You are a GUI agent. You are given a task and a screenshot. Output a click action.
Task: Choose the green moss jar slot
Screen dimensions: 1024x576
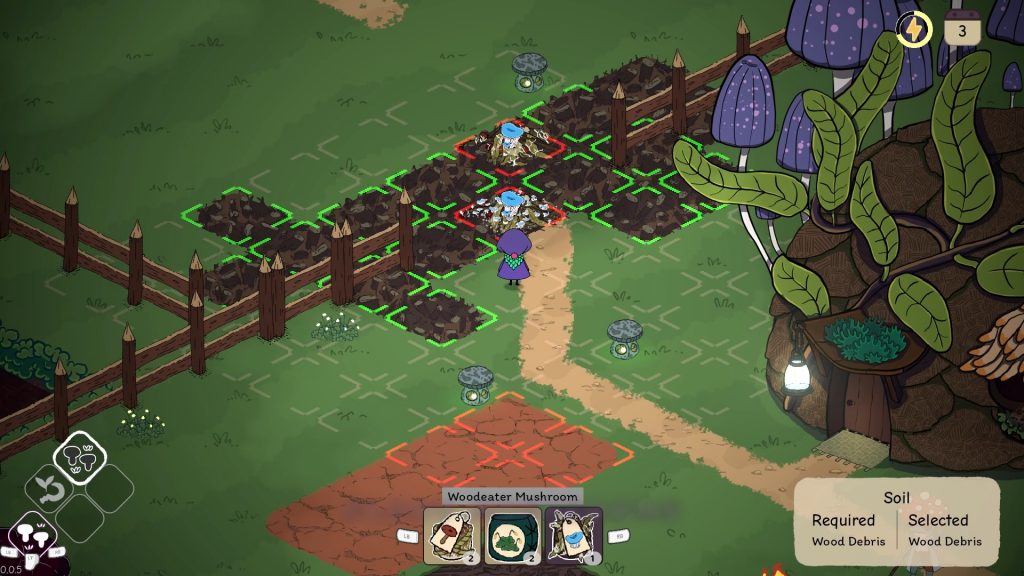[513, 536]
